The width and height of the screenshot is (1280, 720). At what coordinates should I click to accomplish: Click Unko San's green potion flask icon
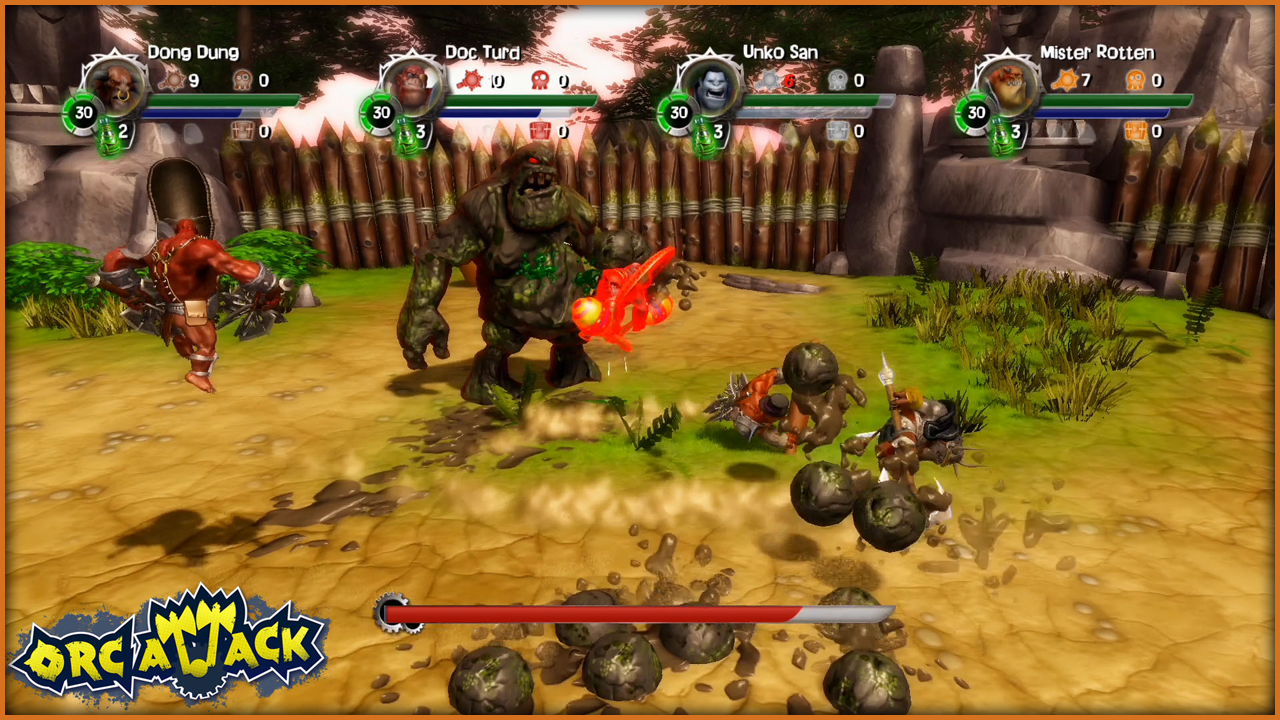pos(703,136)
